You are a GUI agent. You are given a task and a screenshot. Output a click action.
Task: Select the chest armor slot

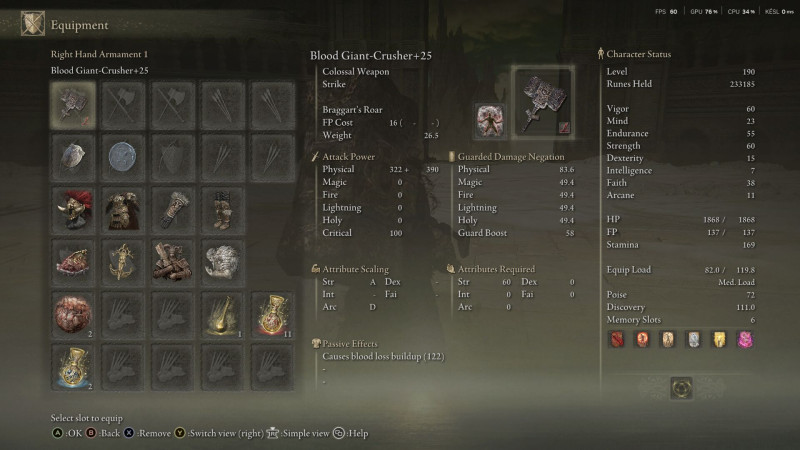[x=123, y=209]
